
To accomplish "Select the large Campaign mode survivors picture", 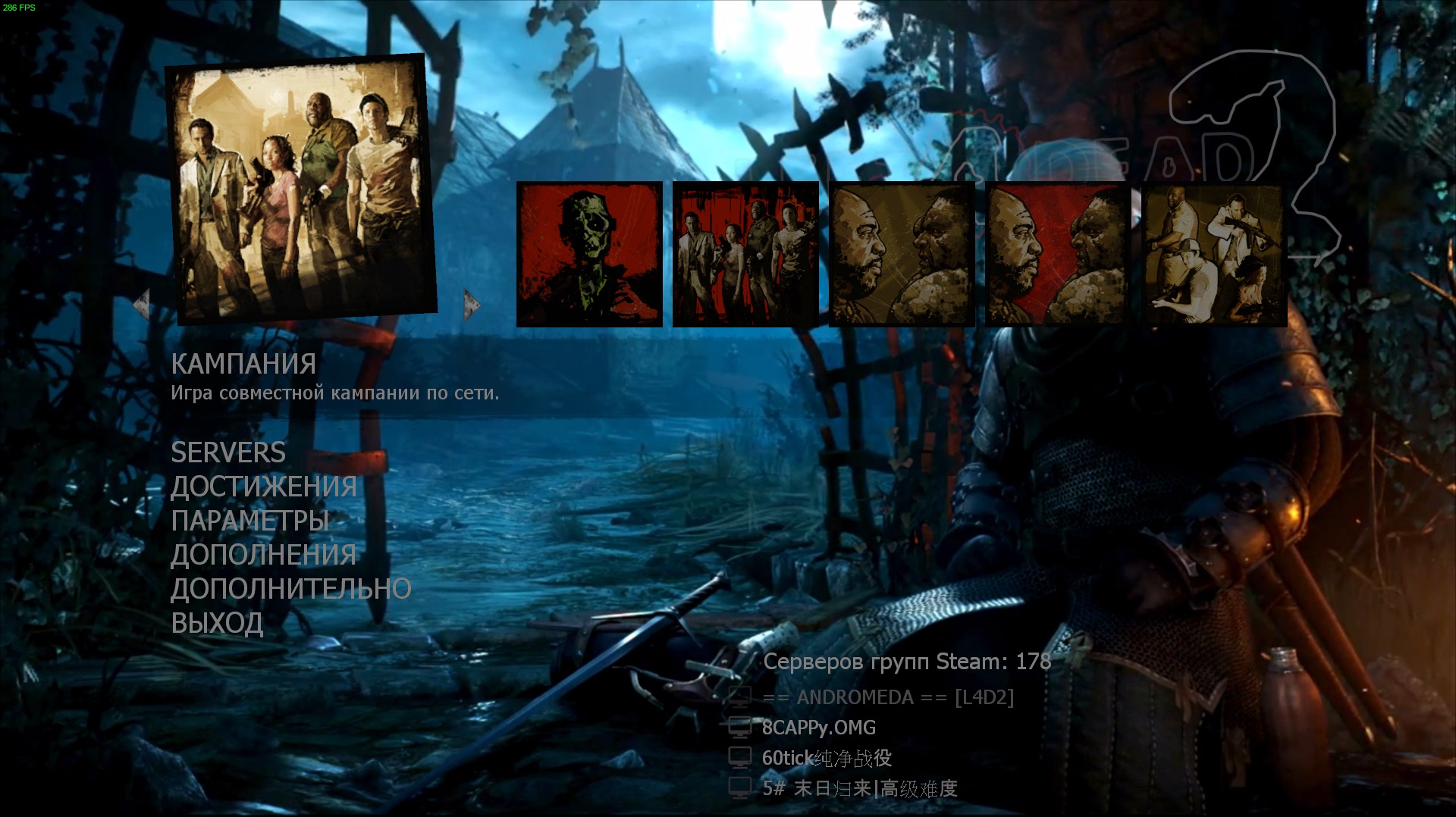I will tap(301, 189).
